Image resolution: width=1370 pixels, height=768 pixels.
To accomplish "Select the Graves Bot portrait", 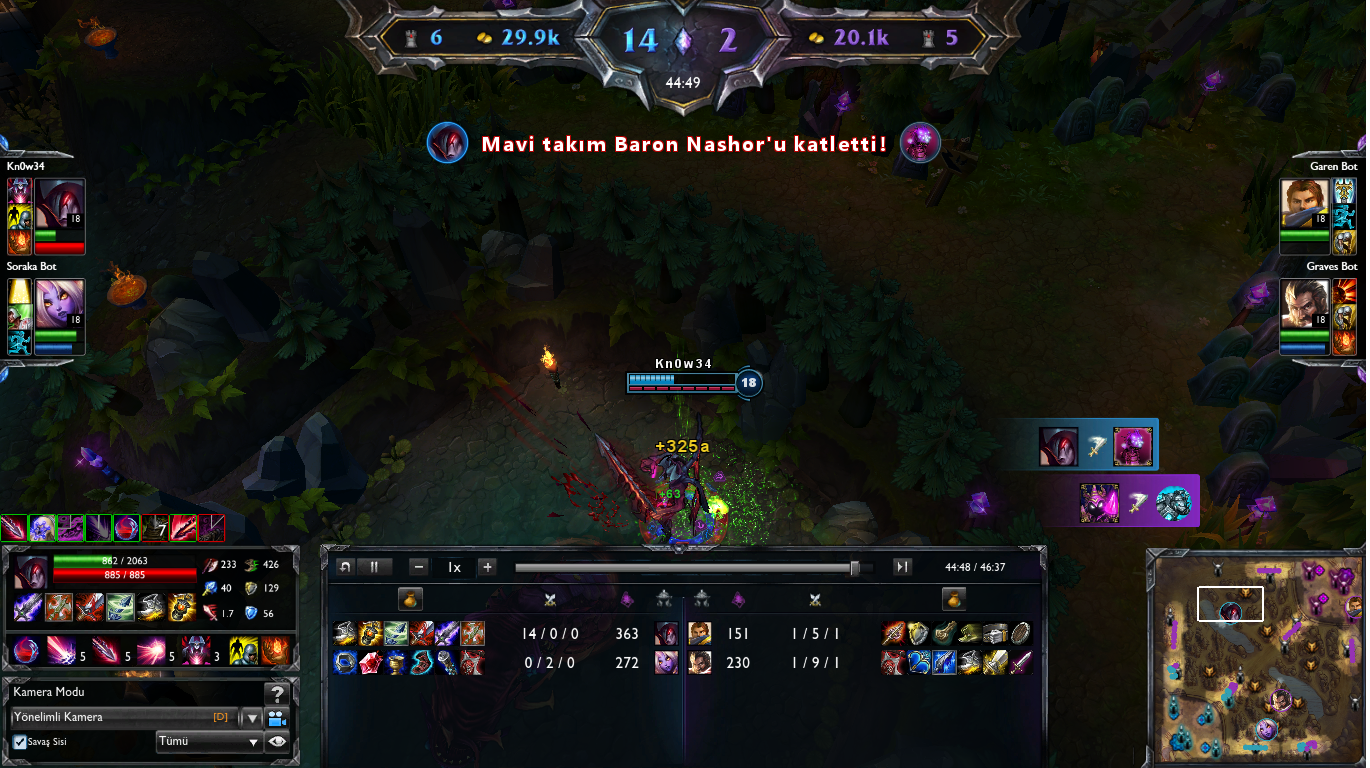I will pyautogui.click(x=1304, y=304).
